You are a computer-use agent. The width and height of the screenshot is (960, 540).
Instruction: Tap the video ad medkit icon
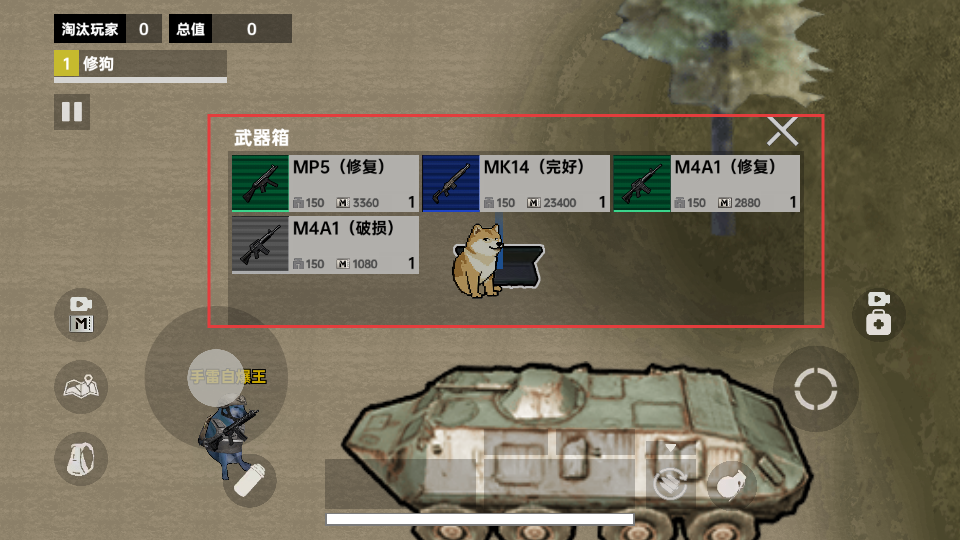(x=878, y=313)
